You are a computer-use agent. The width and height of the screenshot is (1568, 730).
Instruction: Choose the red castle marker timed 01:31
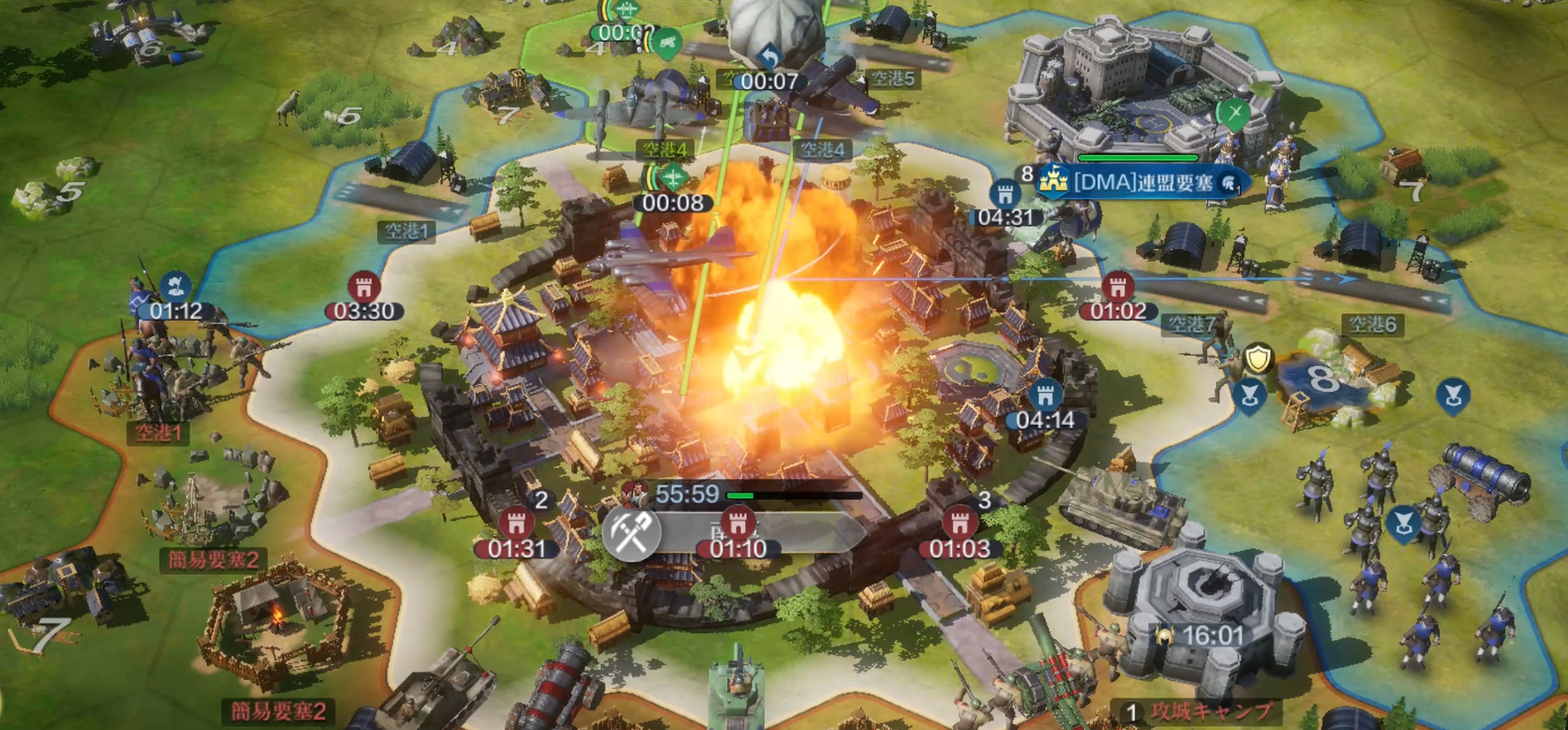click(x=516, y=524)
